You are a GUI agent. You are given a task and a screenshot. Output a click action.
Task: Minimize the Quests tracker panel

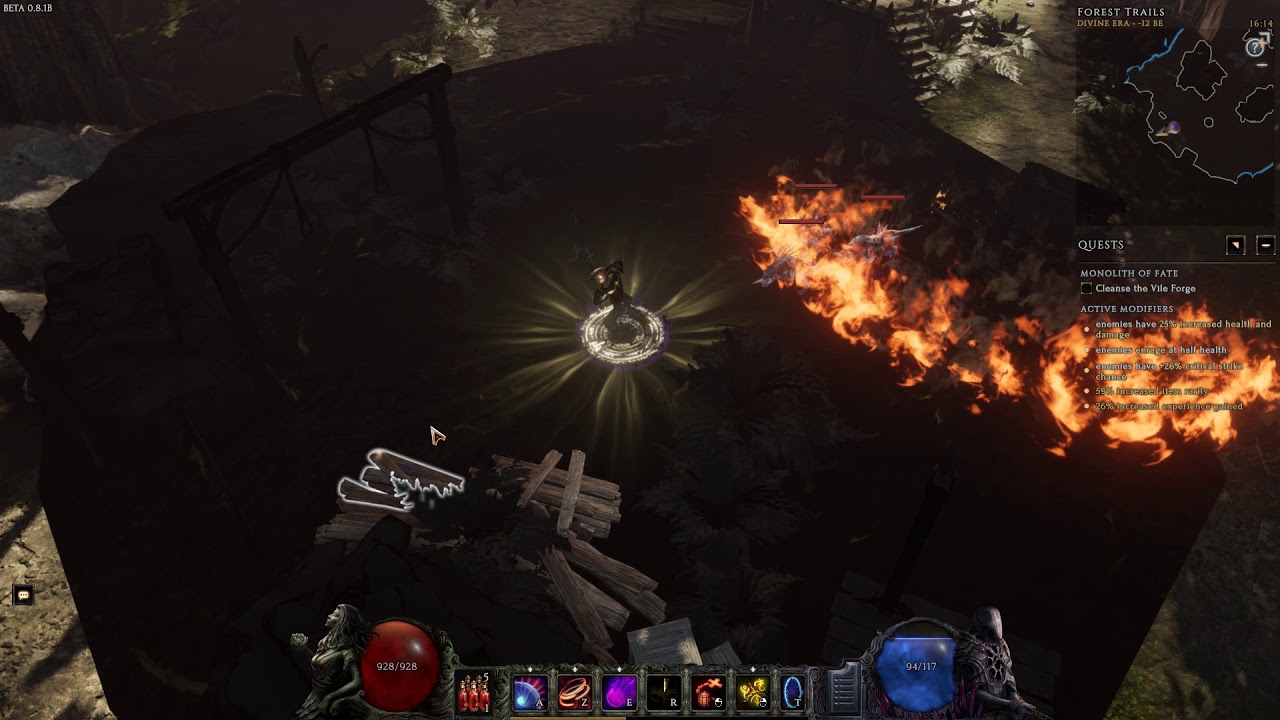point(1265,245)
